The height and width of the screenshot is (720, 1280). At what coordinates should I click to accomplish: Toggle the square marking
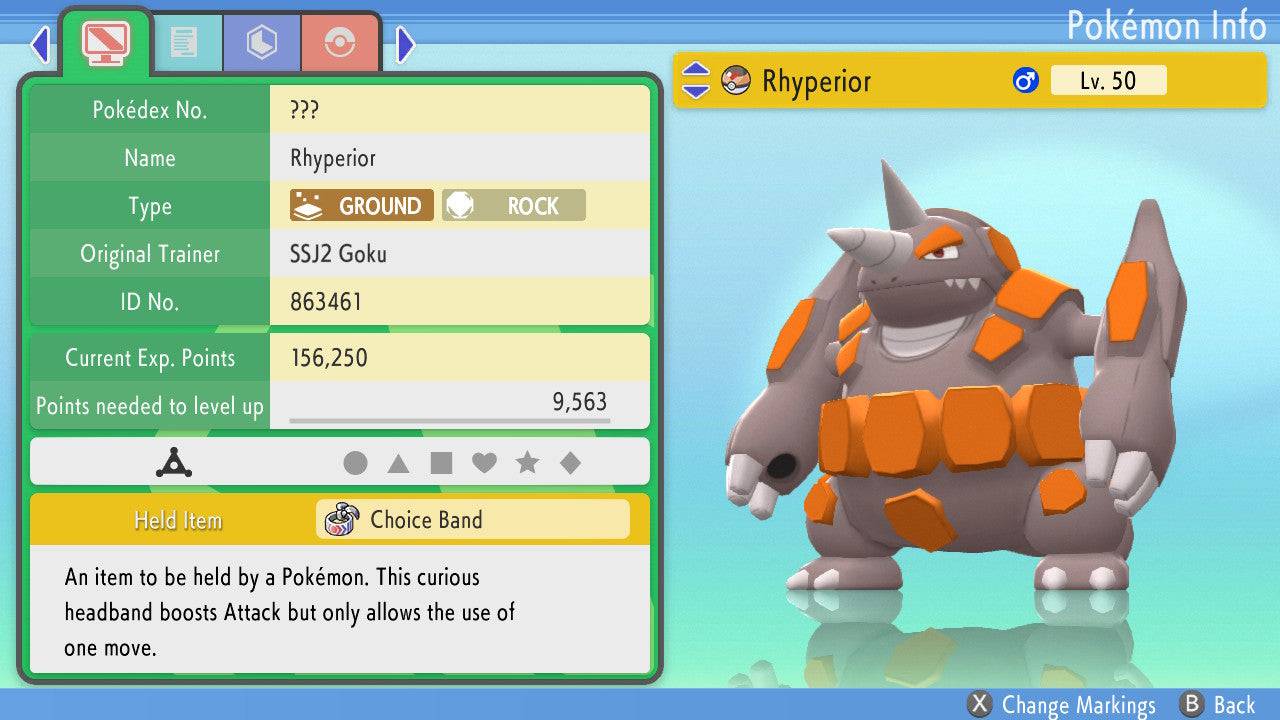[x=441, y=463]
